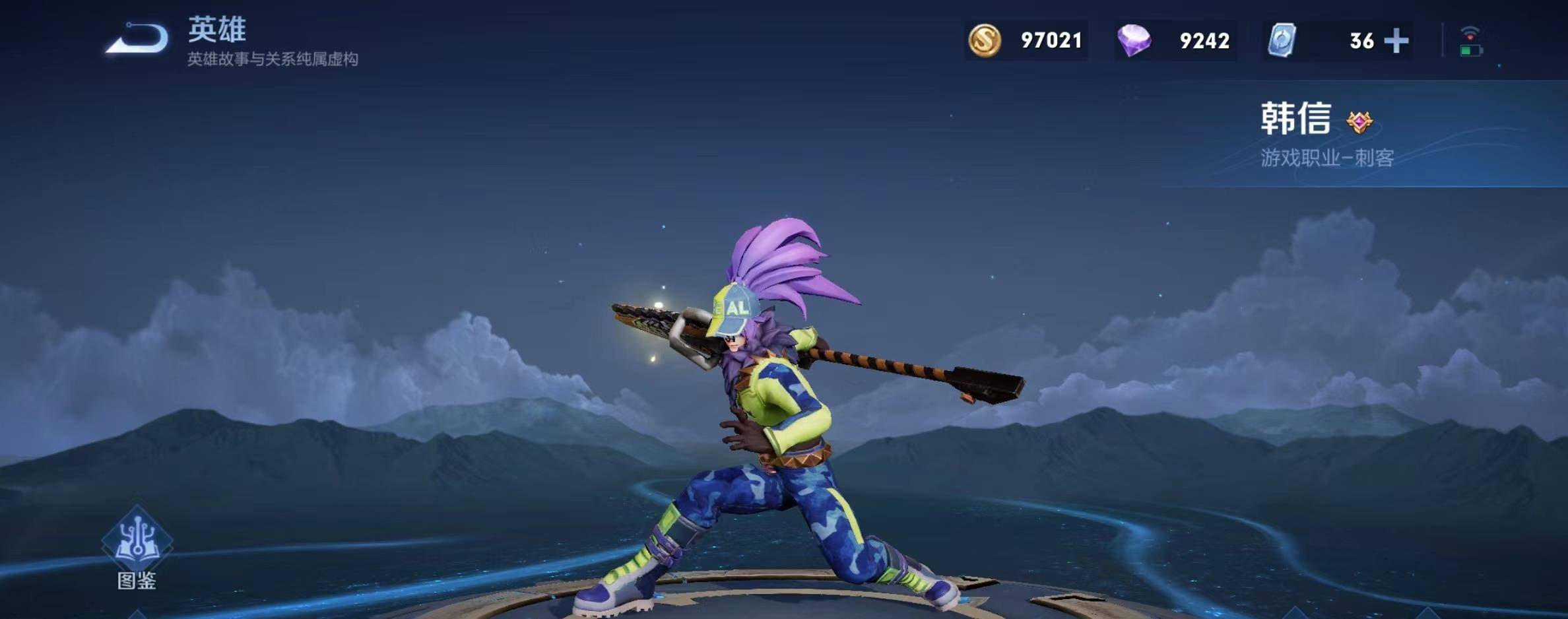This screenshot has height=619, width=1568.
Task: Open the gold coin currency icon
Action: (984, 40)
